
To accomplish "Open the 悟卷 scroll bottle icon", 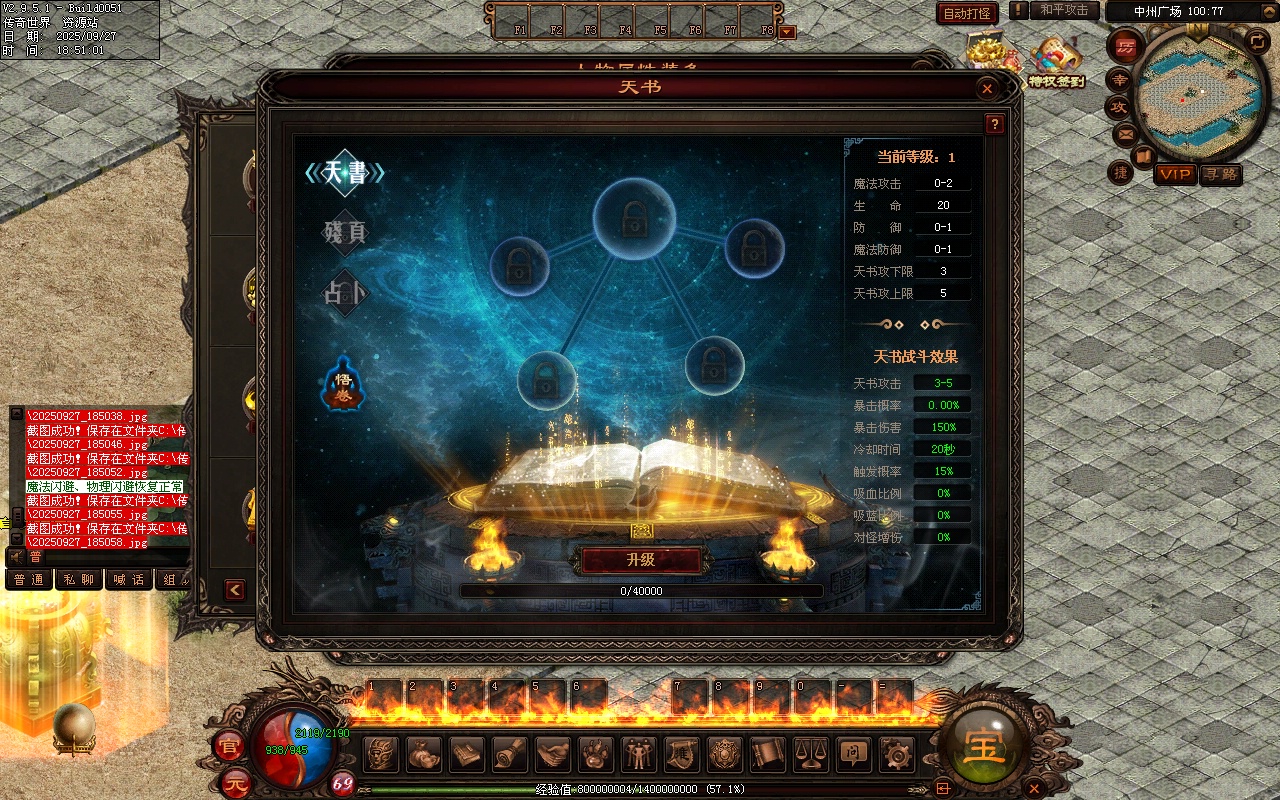I will pos(341,384).
